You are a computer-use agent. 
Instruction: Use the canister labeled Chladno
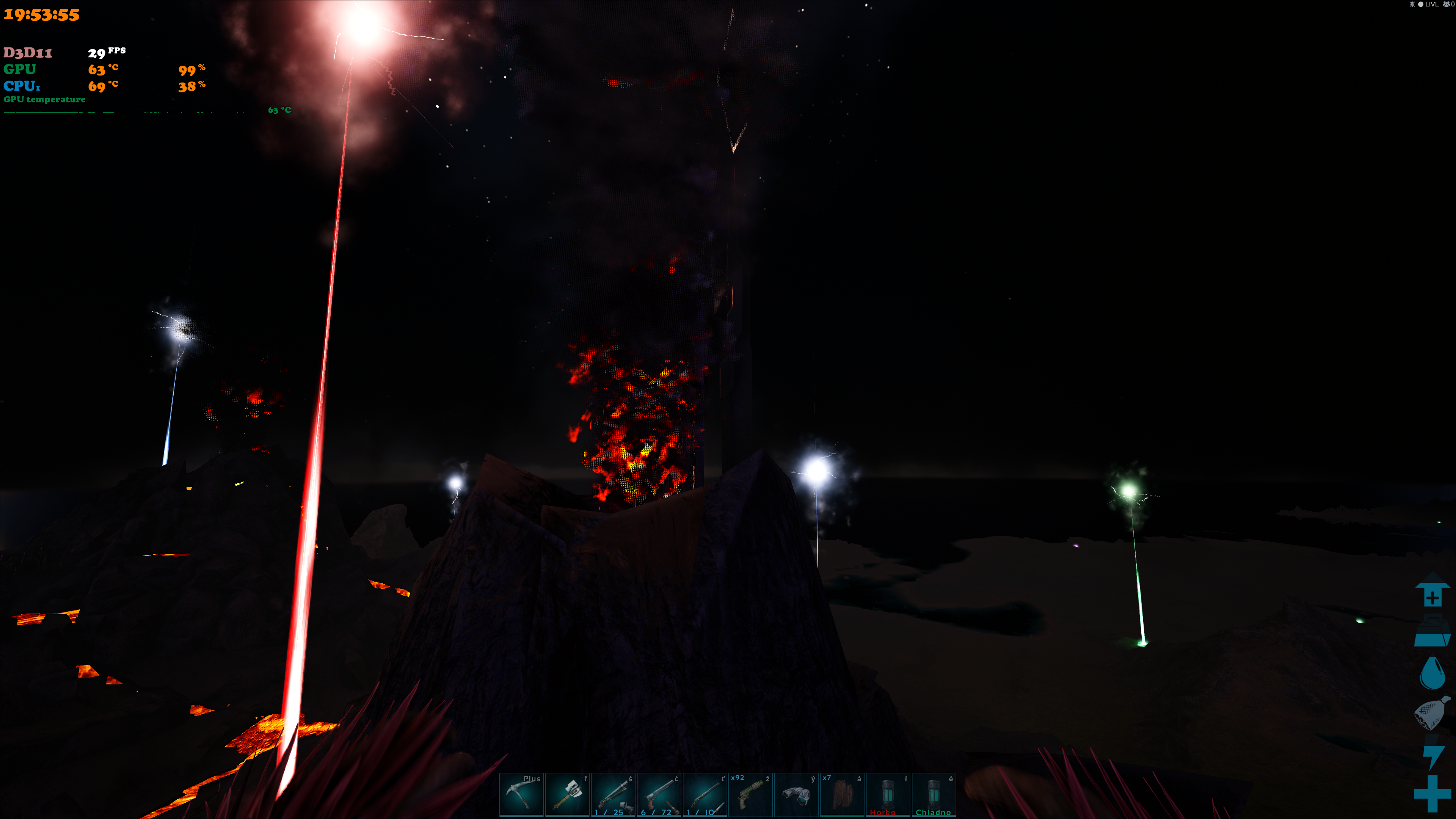point(933,794)
